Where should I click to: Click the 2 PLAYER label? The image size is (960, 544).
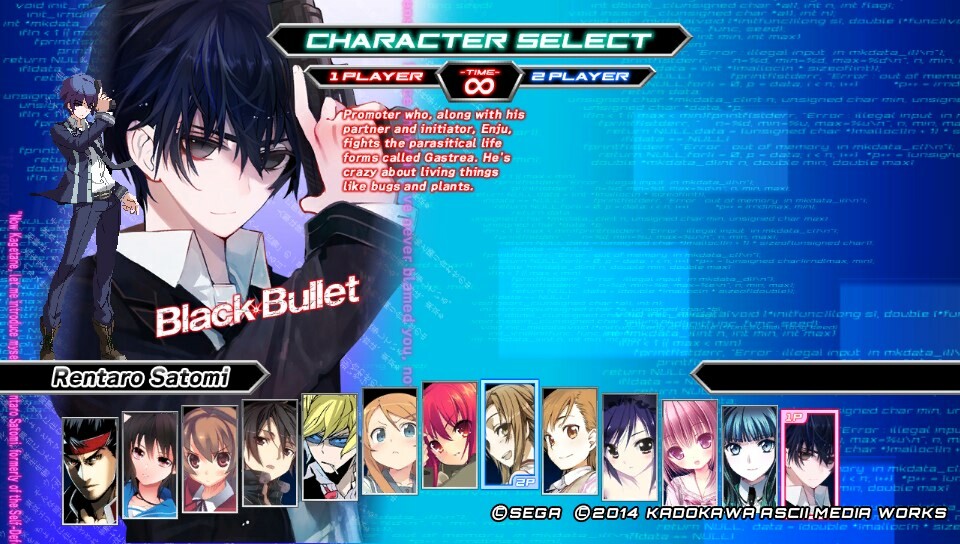tap(590, 76)
